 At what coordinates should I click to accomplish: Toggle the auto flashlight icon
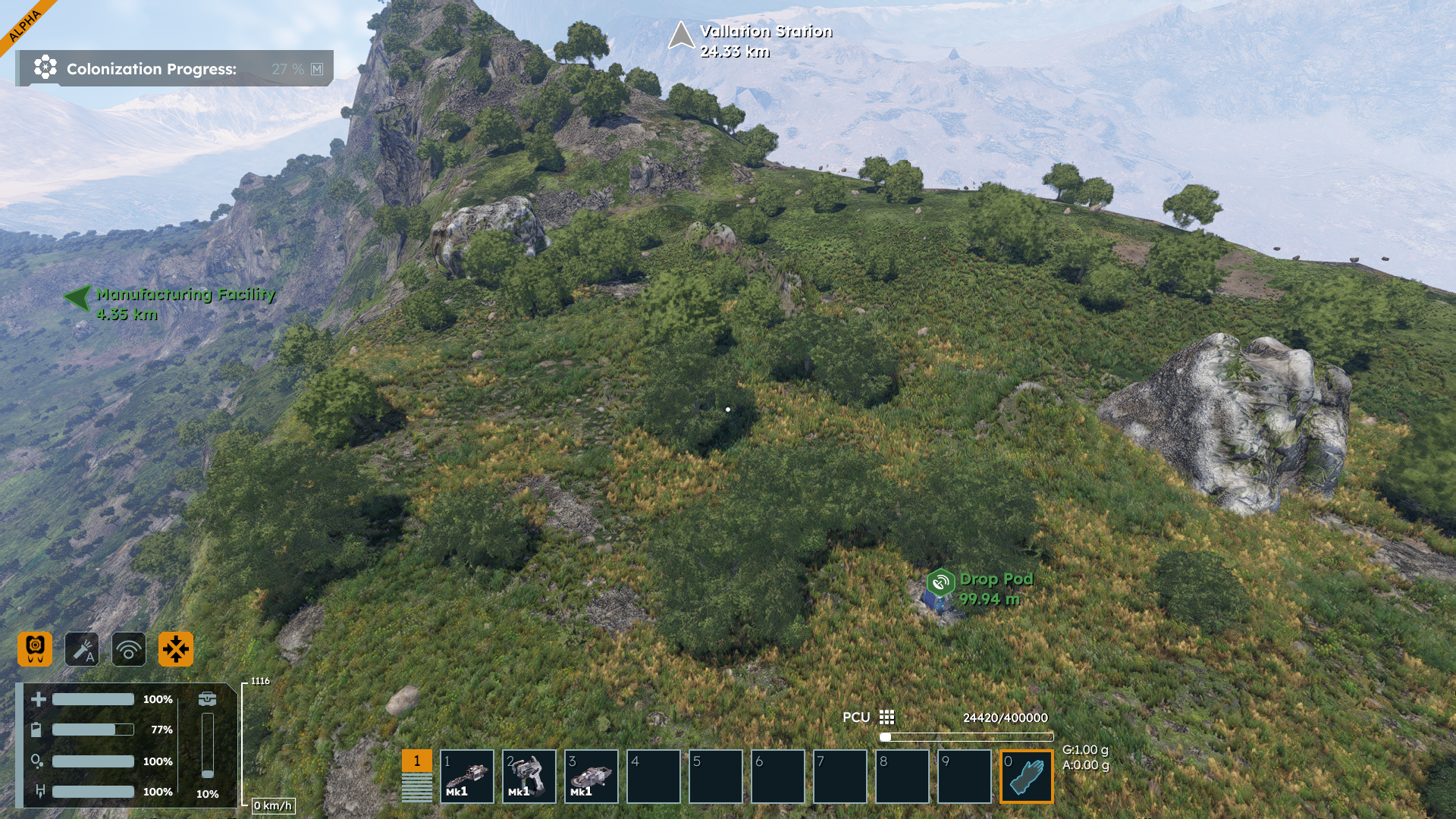82,649
